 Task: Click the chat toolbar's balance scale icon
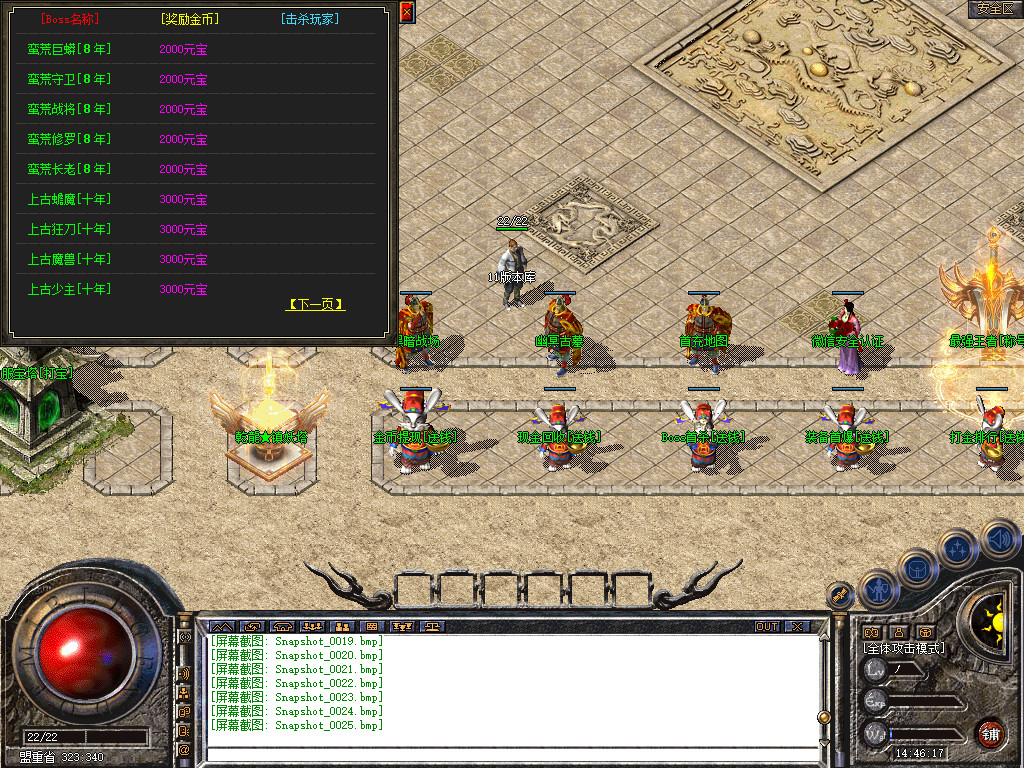click(x=433, y=627)
